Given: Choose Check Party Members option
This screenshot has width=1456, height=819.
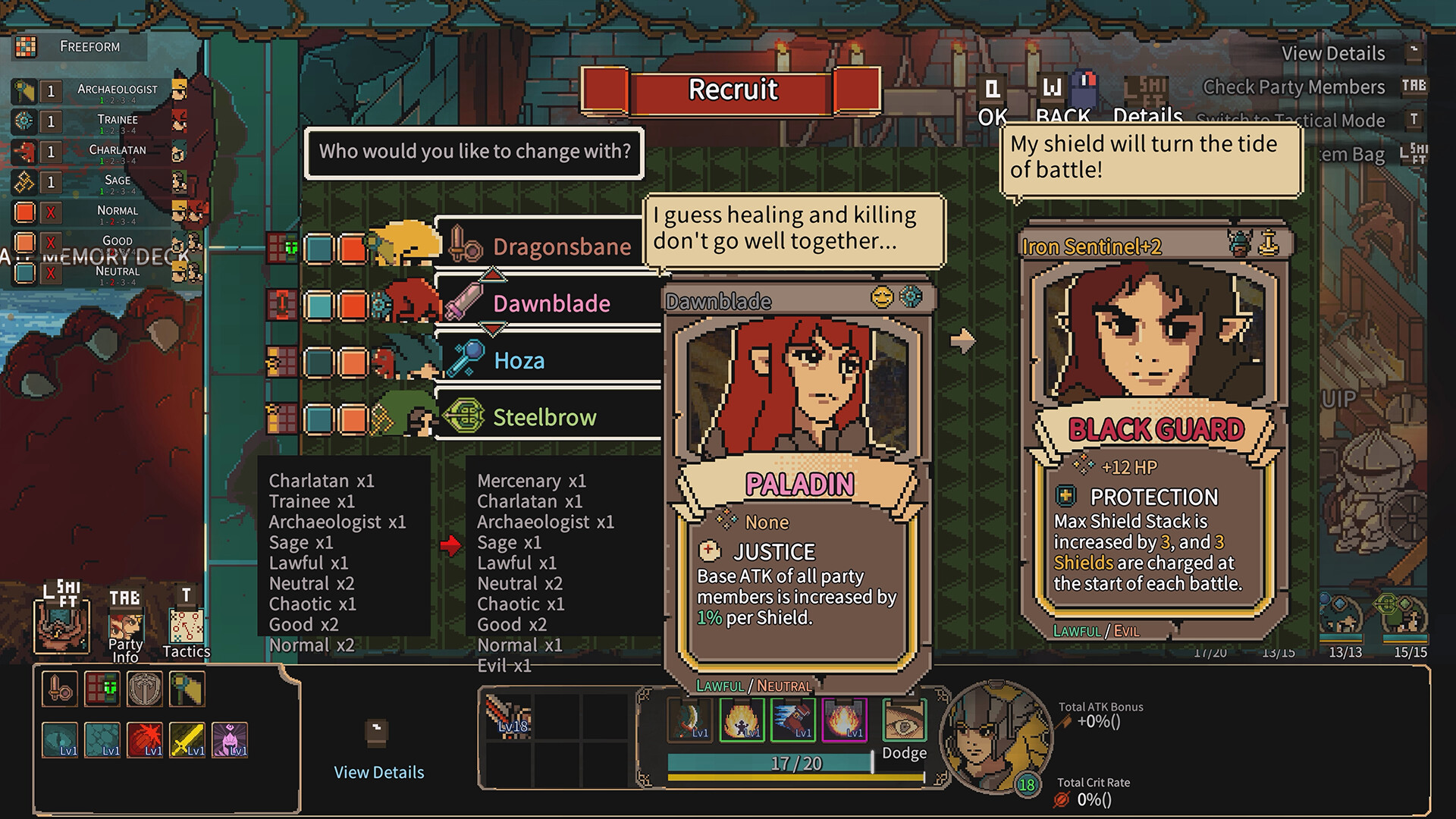Looking at the screenshot, I should click(x=1294, y=87).
